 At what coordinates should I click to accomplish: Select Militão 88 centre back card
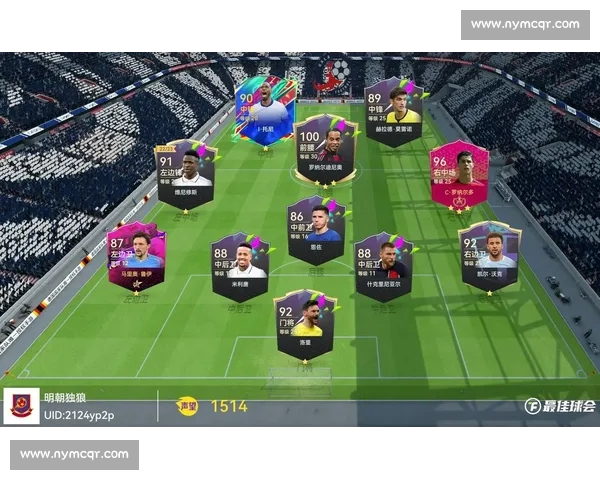click(x=240, y=267)
